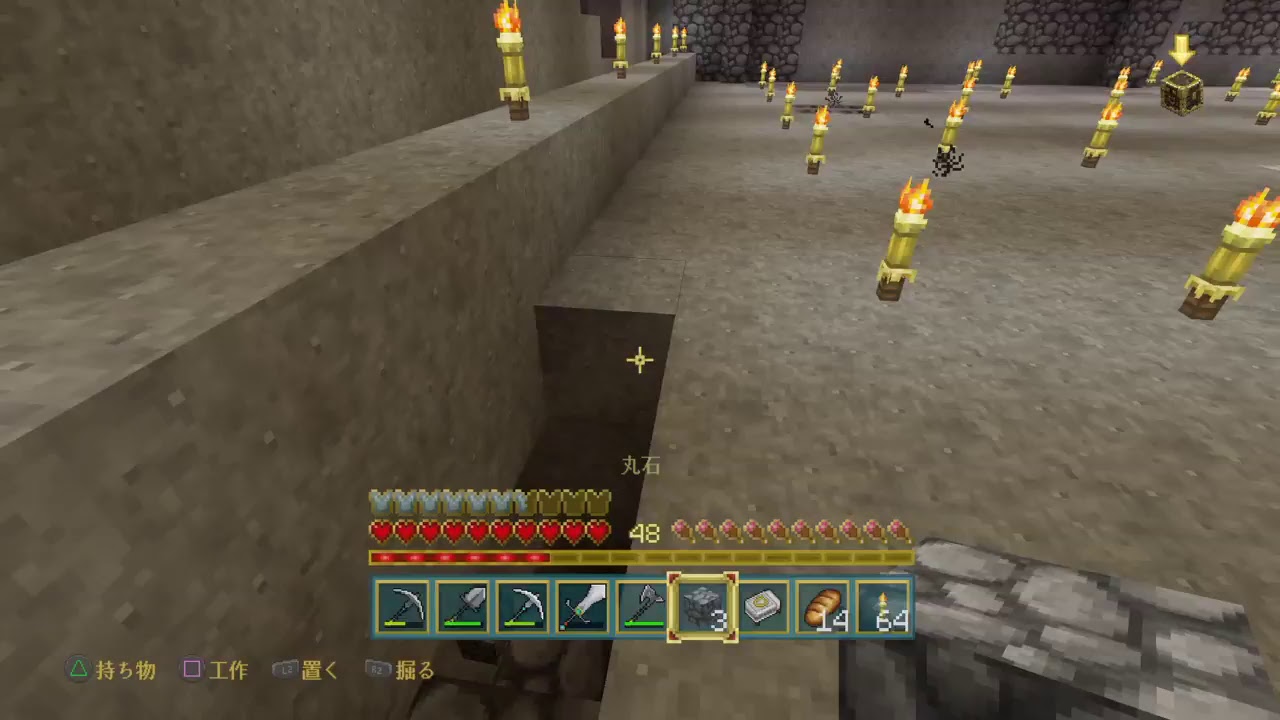
Task: Select the axe in the hotbar
Action: [644, 605]
